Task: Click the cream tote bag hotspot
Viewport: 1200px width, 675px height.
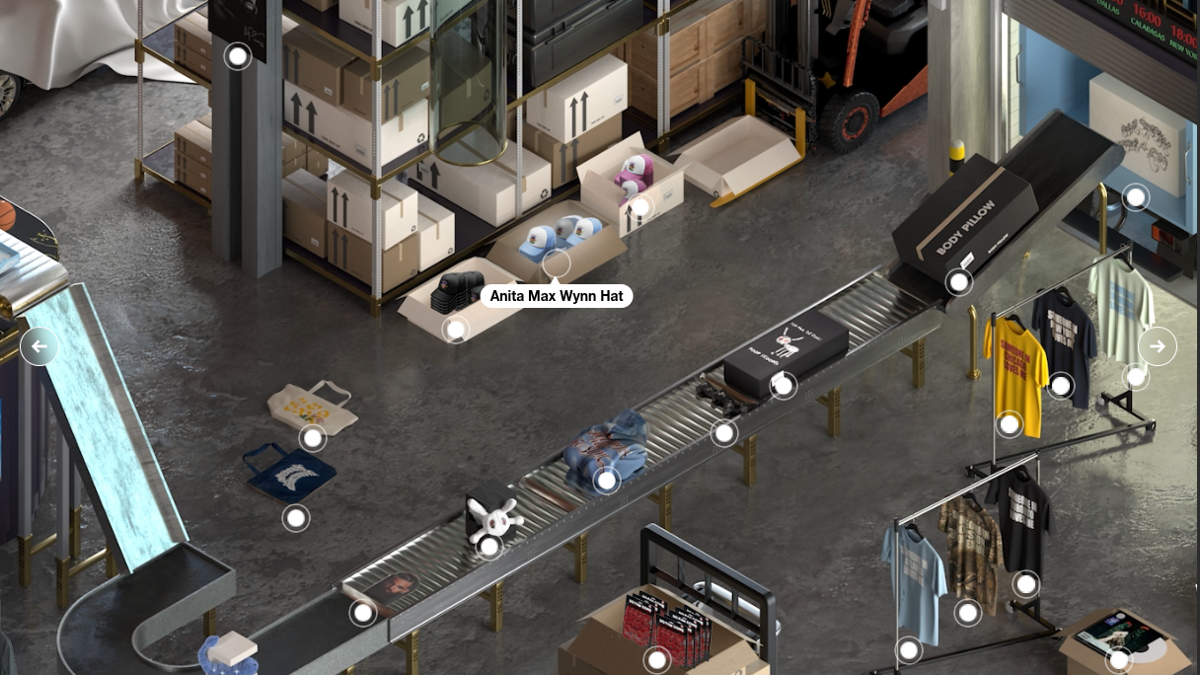Action: pyautogui.click(x=313, y=438)
